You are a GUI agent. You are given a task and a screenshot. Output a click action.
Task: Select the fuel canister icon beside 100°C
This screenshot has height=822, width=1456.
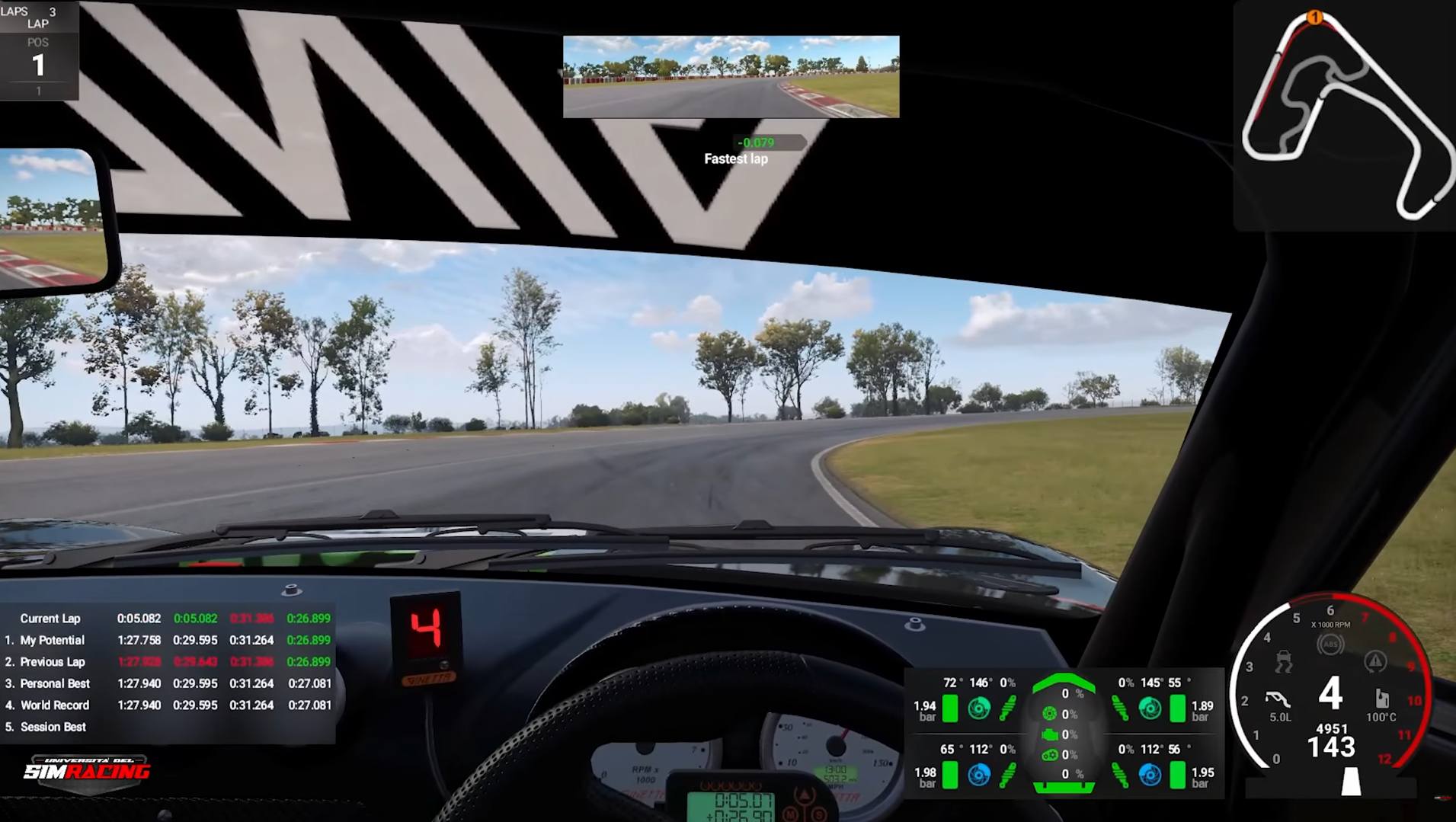1382,700
